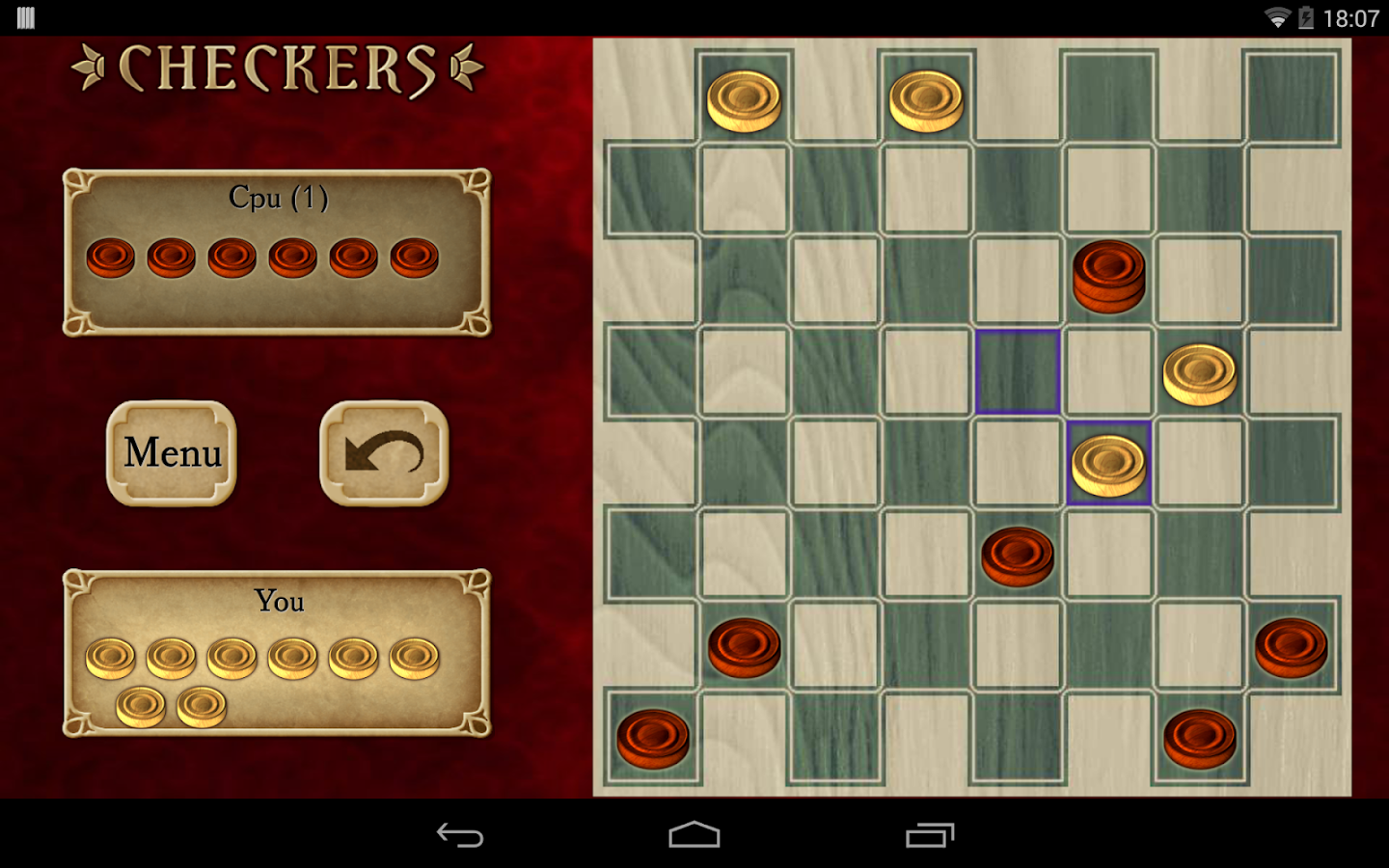Select the leftmost gold piece on the top row
The width and height of the screenshot is (1389, 868).
744,96
